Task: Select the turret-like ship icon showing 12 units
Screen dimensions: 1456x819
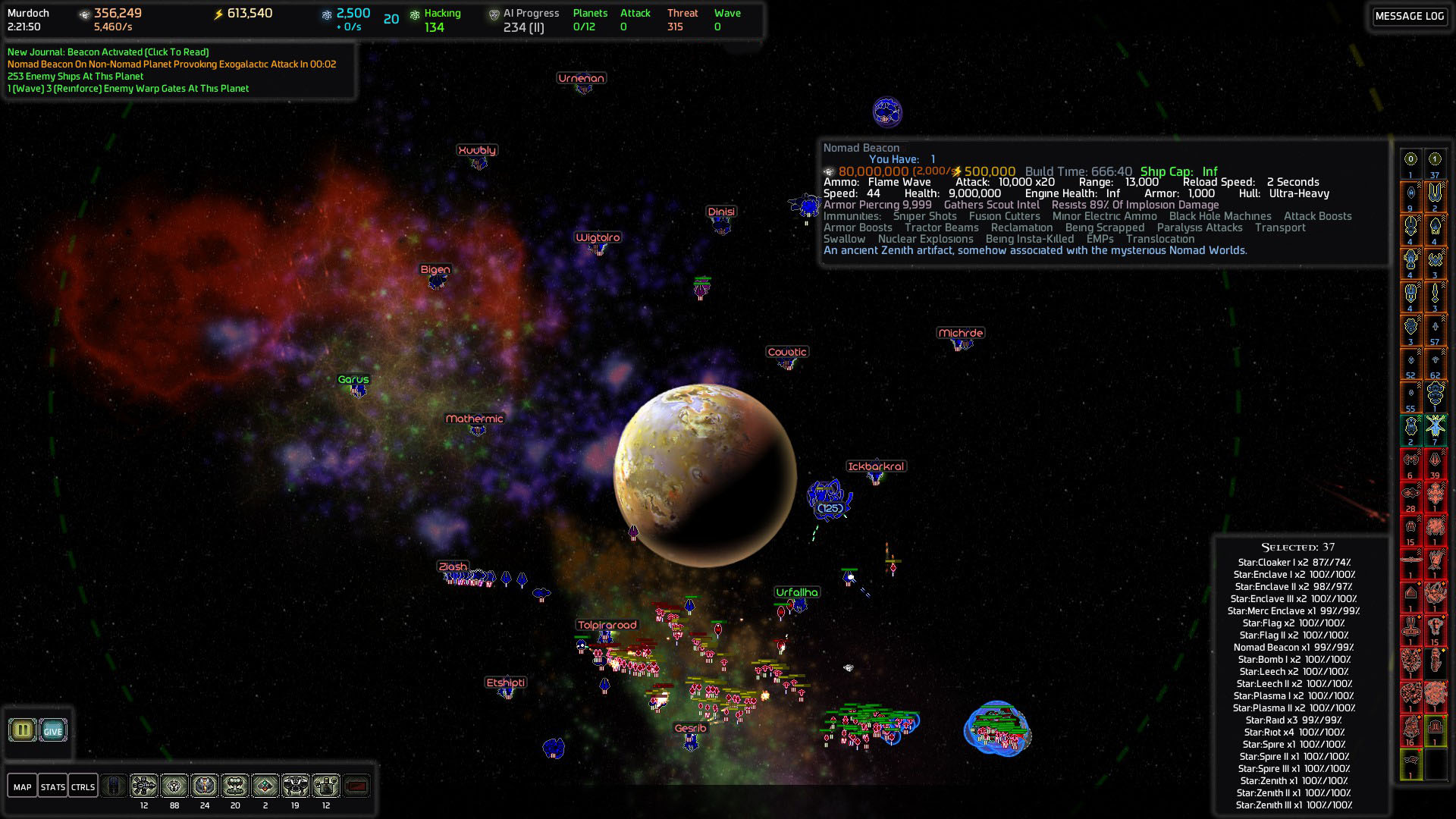Action: click(326, 786)
